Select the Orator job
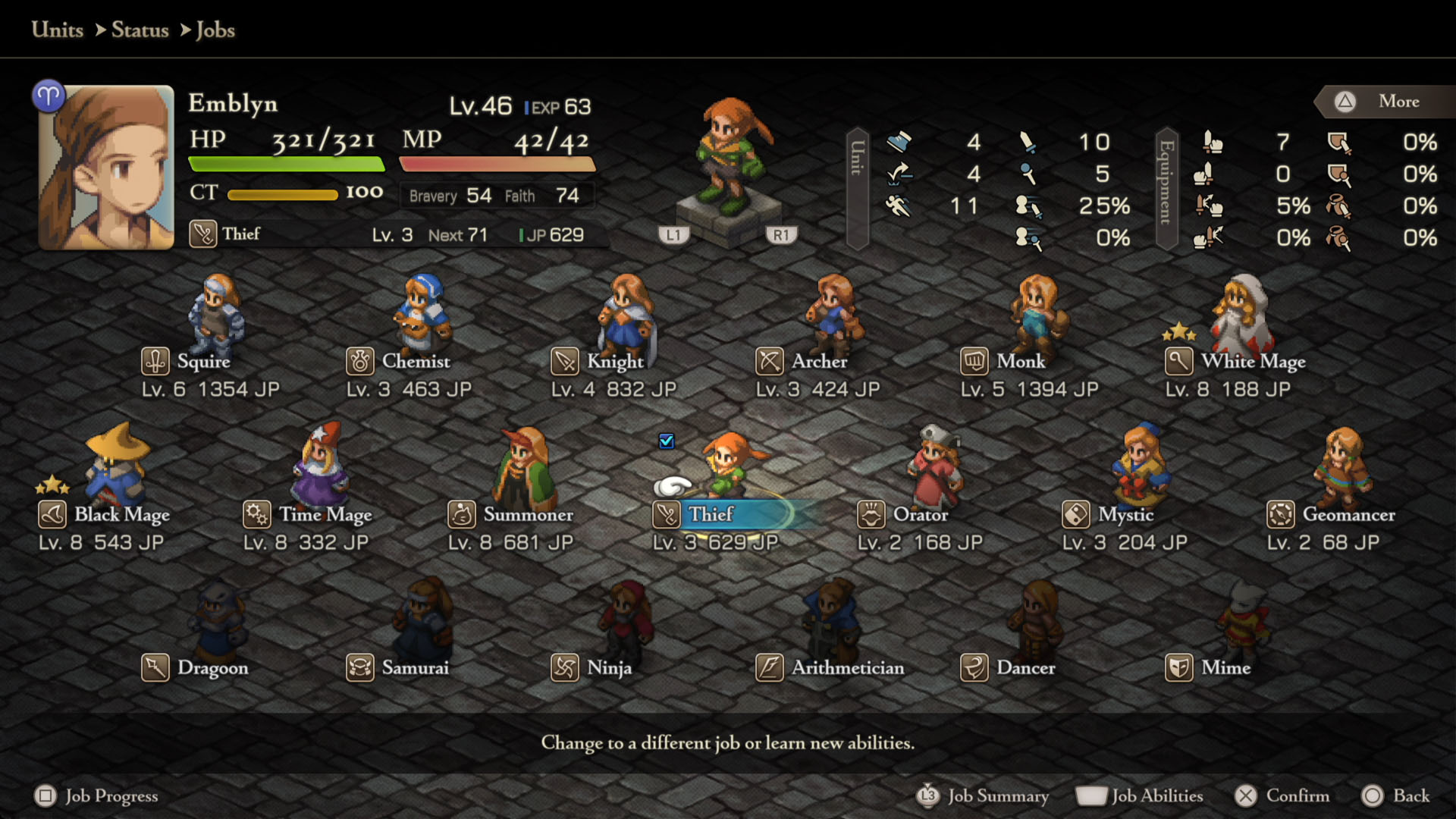The height and width of the screenshot is (819, 1456). point(920,515)
